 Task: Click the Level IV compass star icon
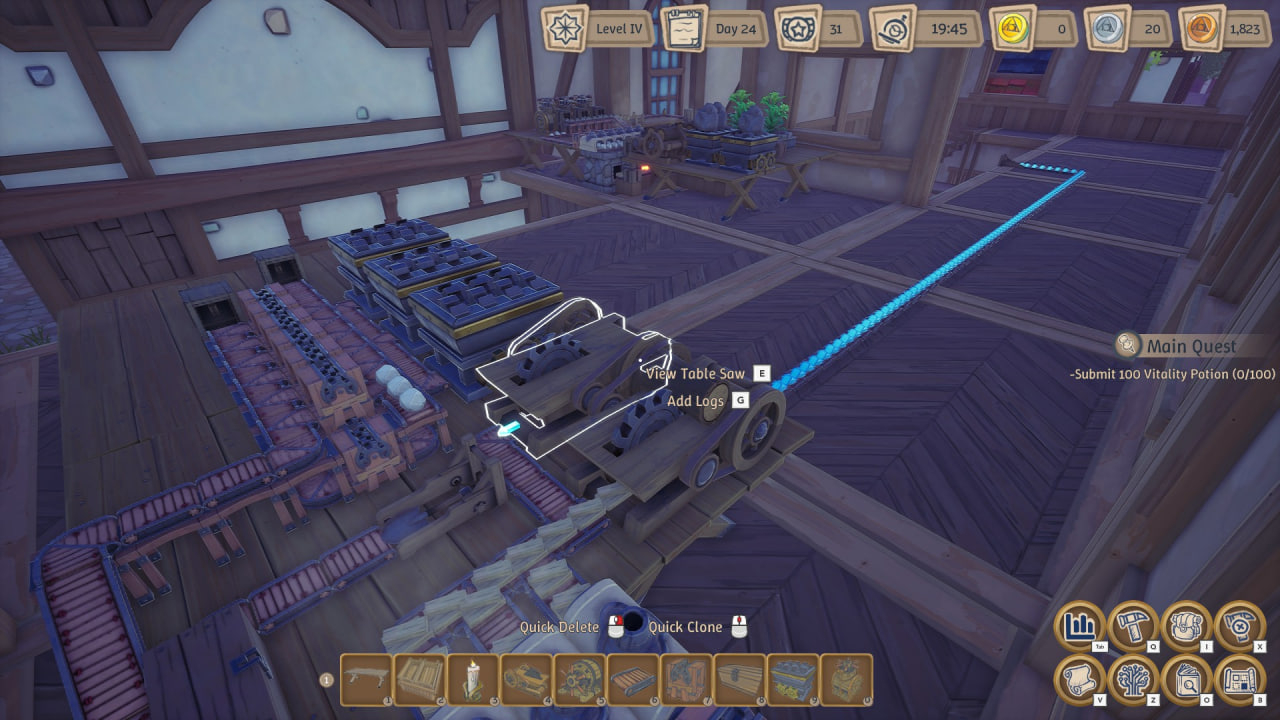coord(566,28)
